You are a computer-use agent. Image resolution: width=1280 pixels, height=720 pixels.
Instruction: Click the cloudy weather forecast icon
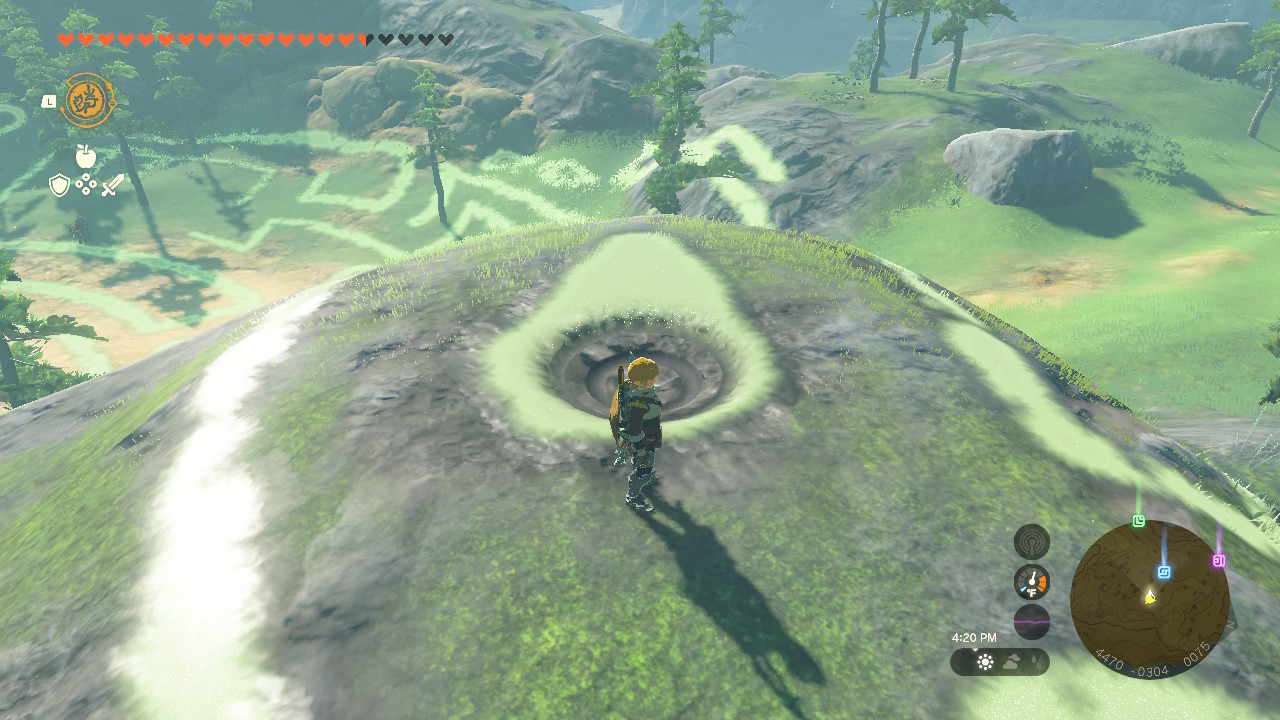(x=1012, y=659)
